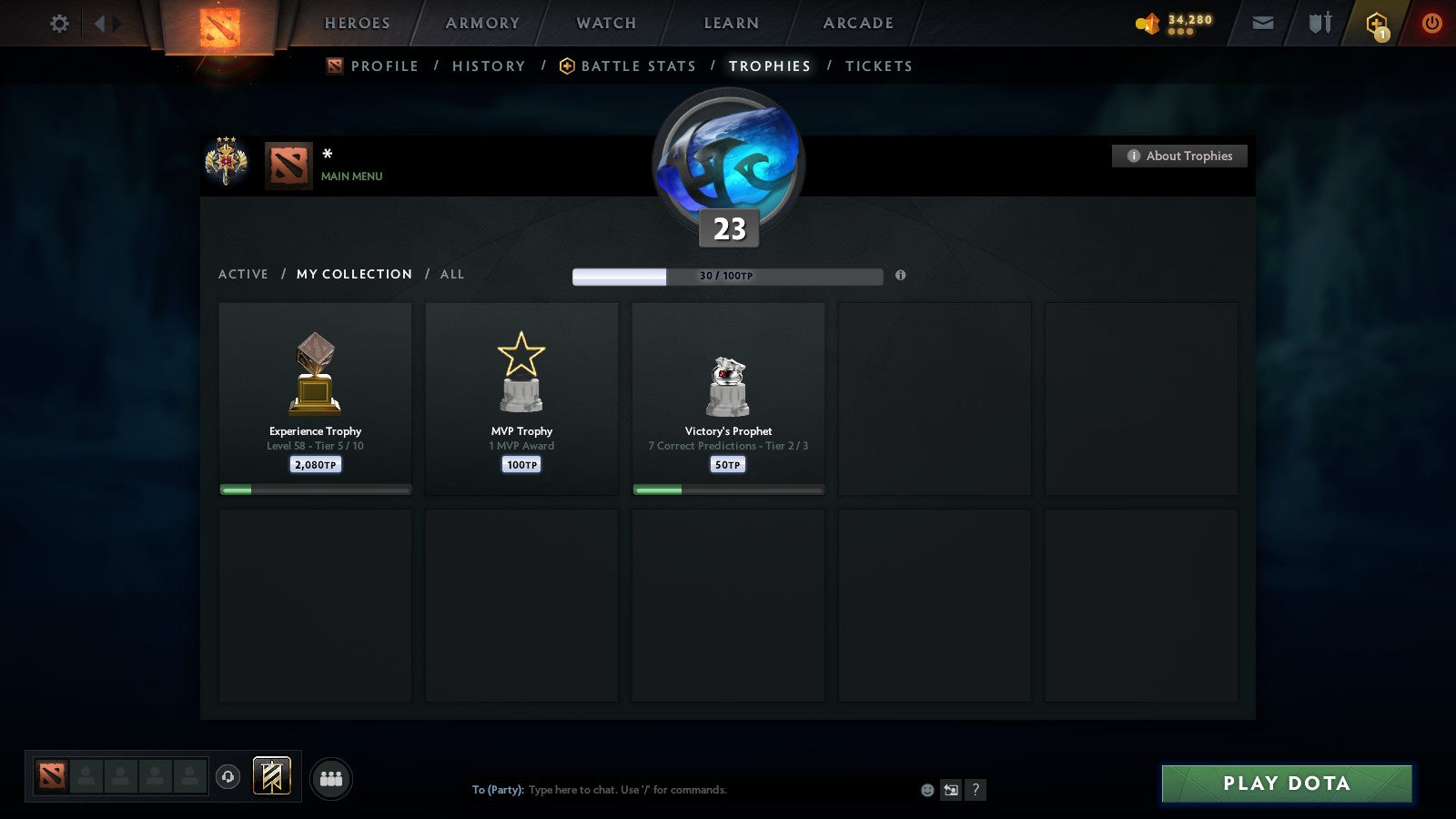Open the mail inbox icon
The image size is (1456, 819).
click(x=1263, y=23)
